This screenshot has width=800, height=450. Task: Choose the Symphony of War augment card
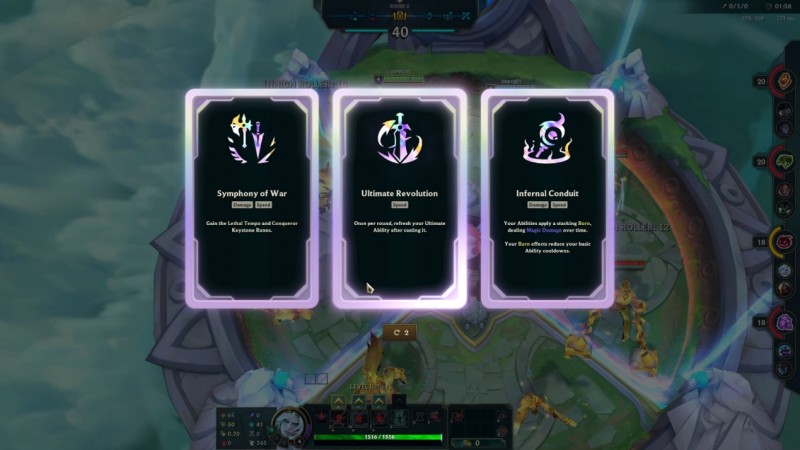click(251, 197)
